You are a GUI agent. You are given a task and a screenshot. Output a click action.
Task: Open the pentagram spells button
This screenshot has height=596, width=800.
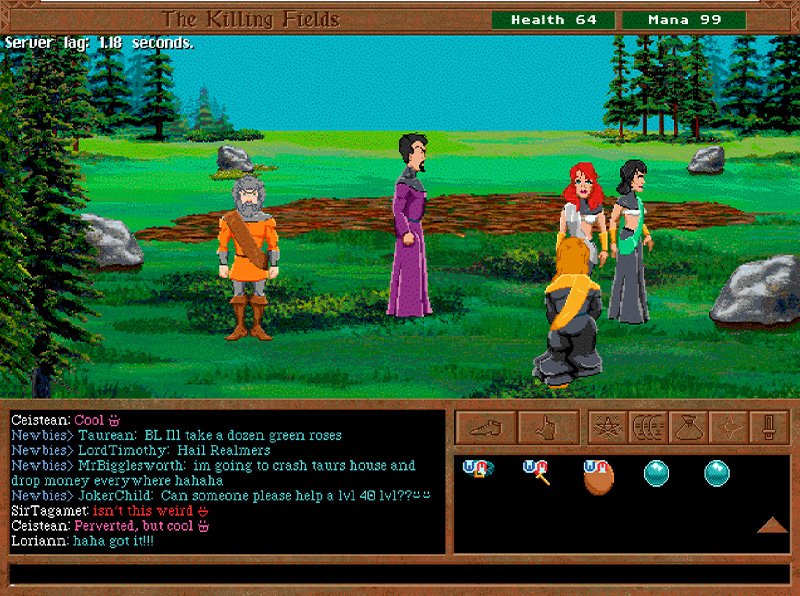coord(606,427)
